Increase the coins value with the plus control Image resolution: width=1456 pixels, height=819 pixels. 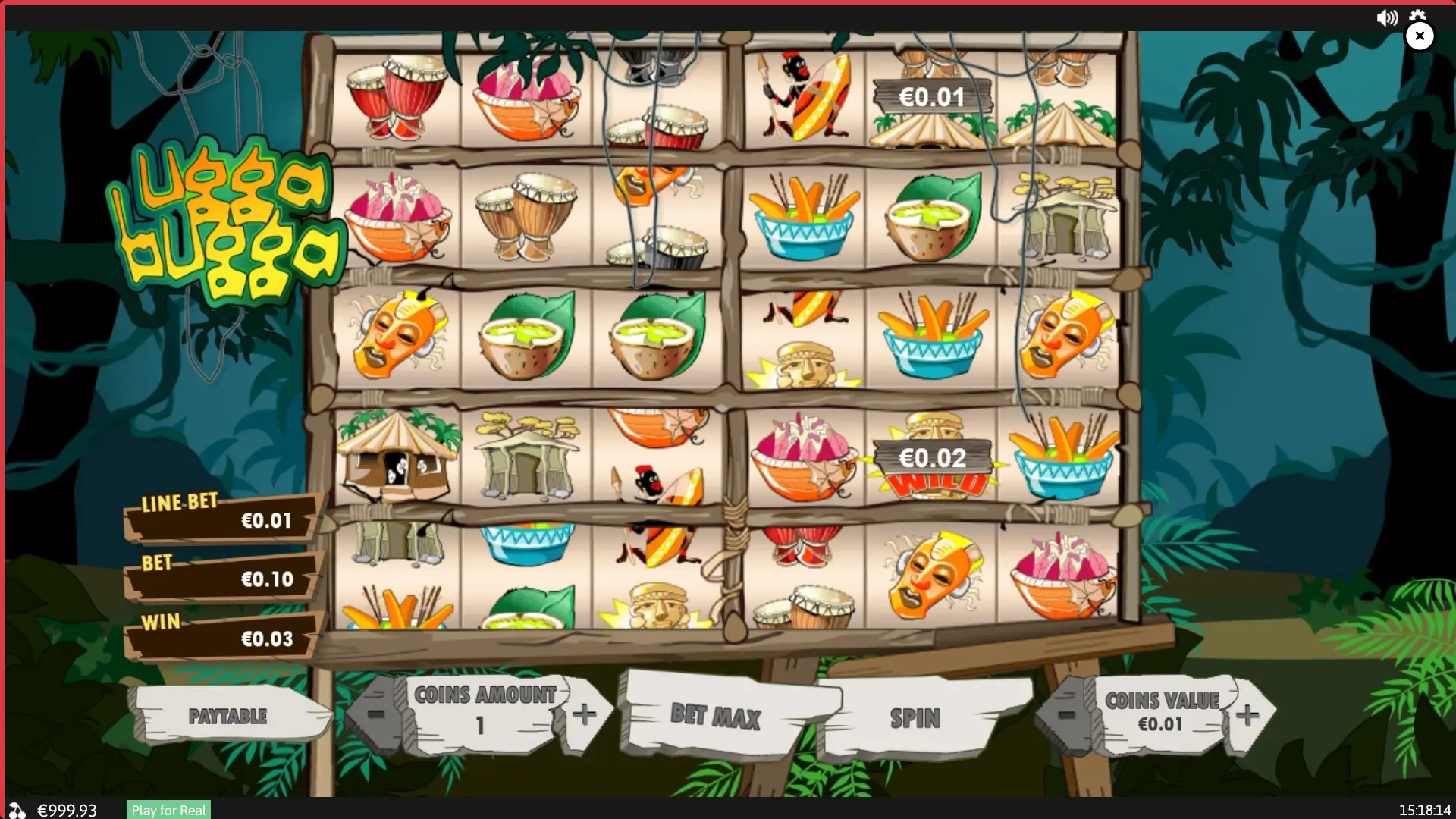coord(1247,714)
